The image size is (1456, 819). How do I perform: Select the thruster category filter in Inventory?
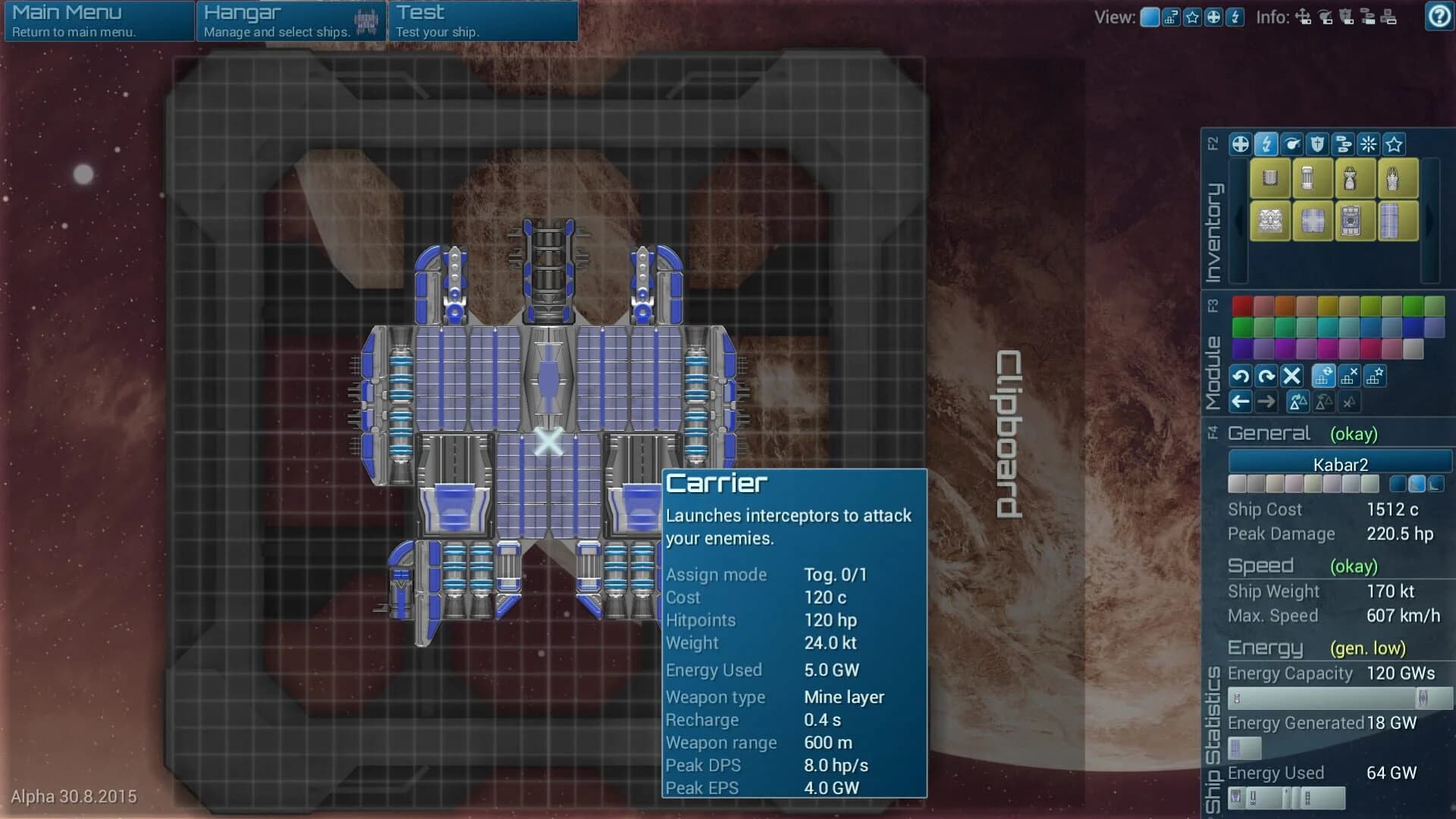pos(1291,146)
